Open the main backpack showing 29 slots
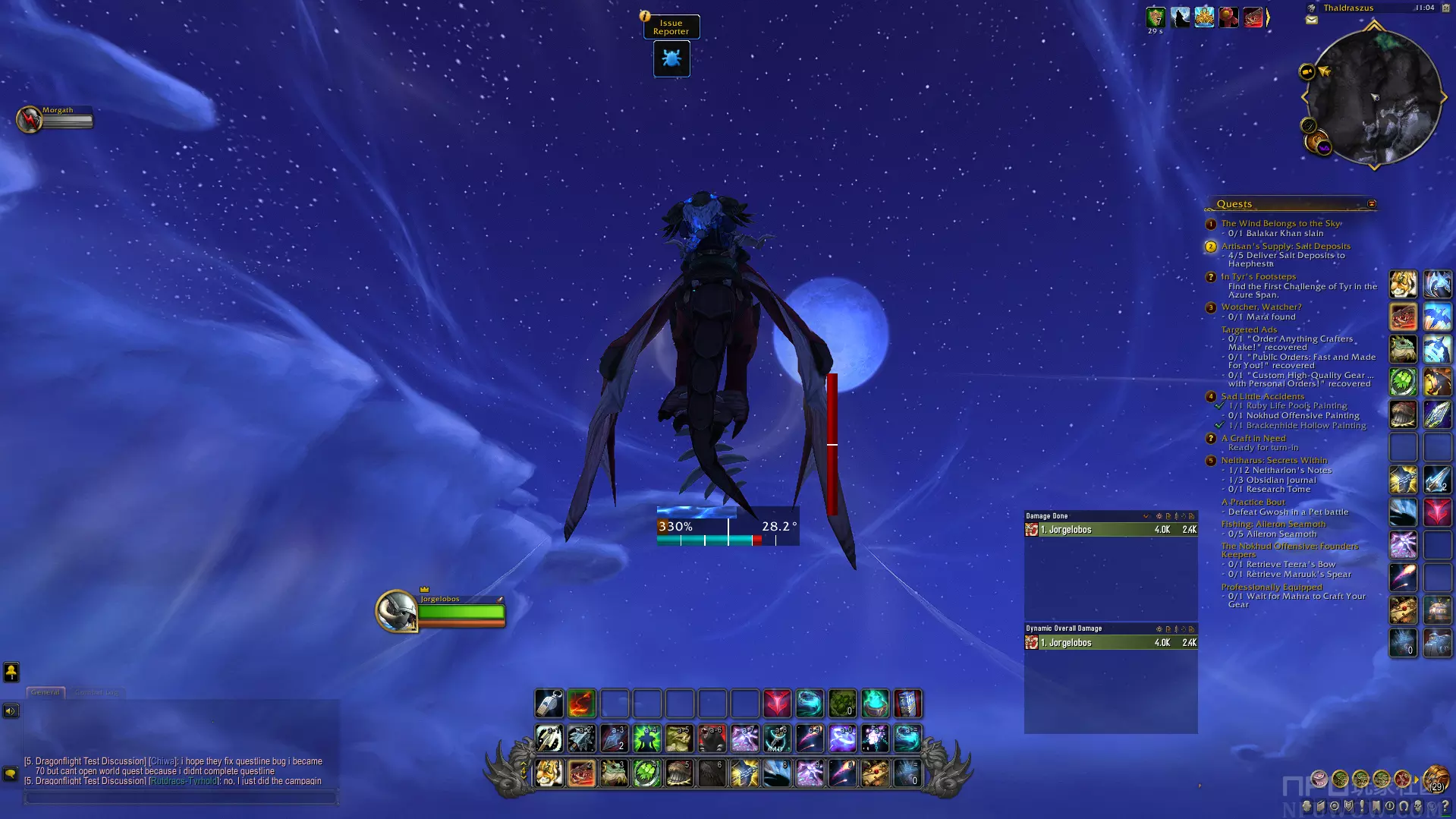Image resolution: width=1456 pixels, height=819 pixels. [1435, 779]
